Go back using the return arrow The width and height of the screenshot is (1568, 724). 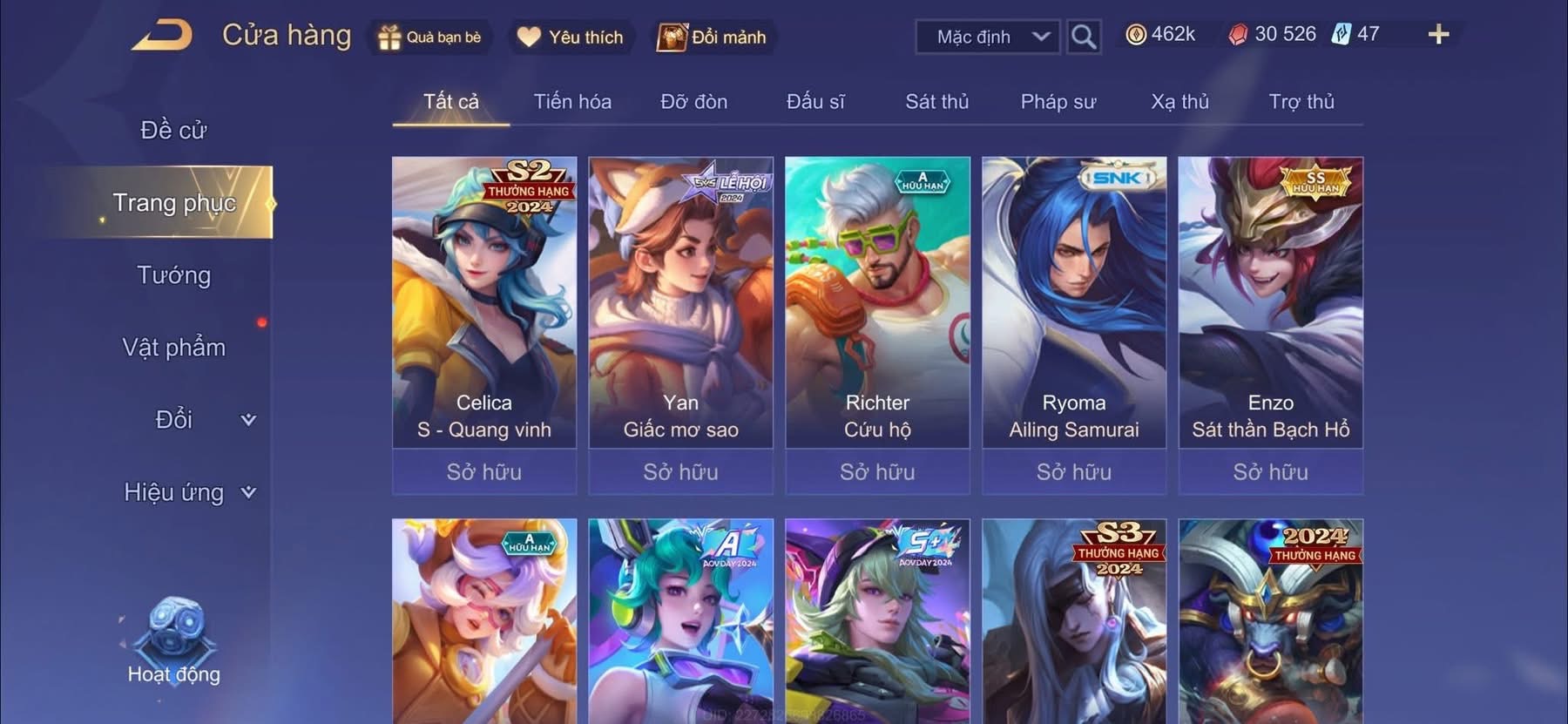tap(162, 36)
